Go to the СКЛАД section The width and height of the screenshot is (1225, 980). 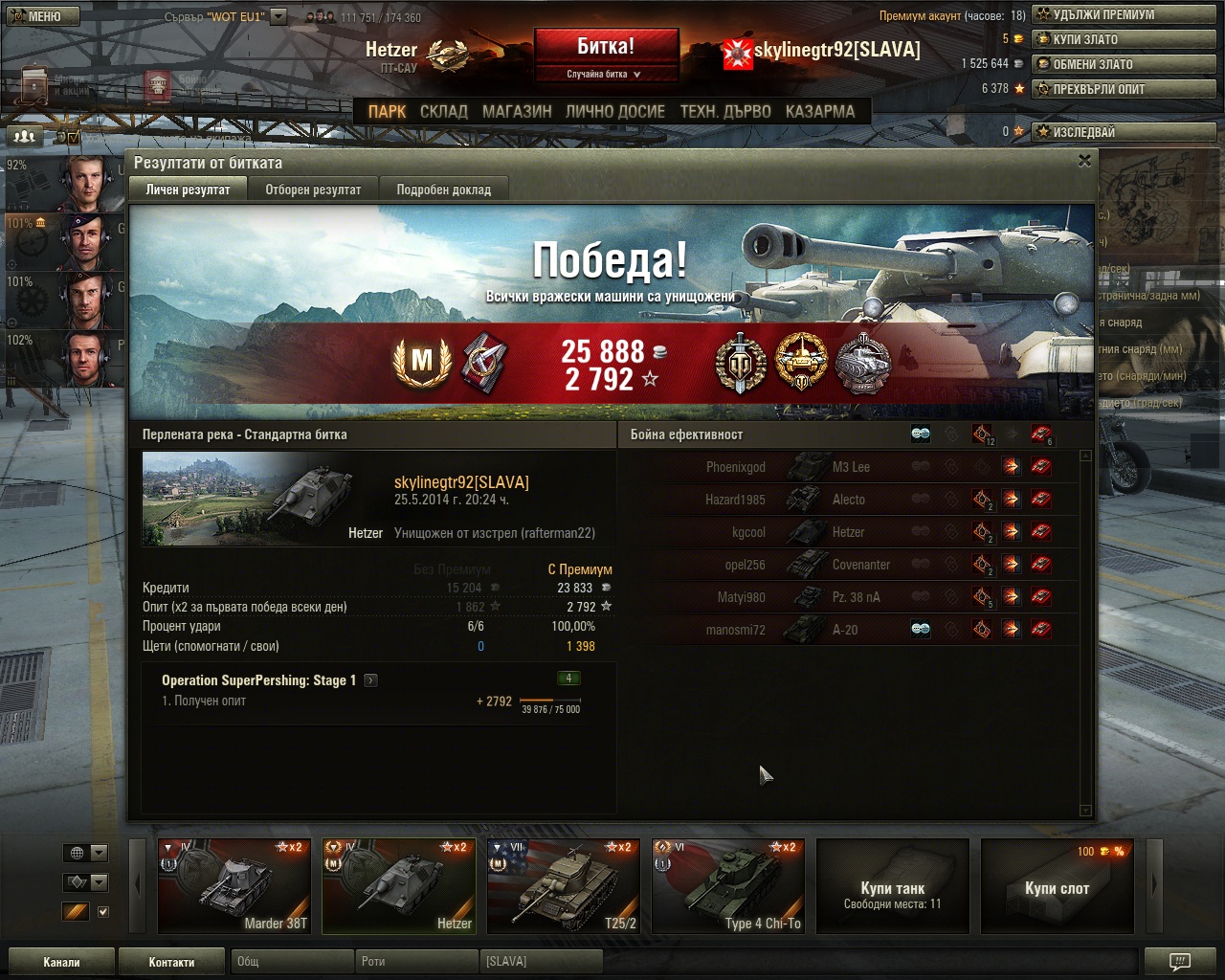coord(444,111)
